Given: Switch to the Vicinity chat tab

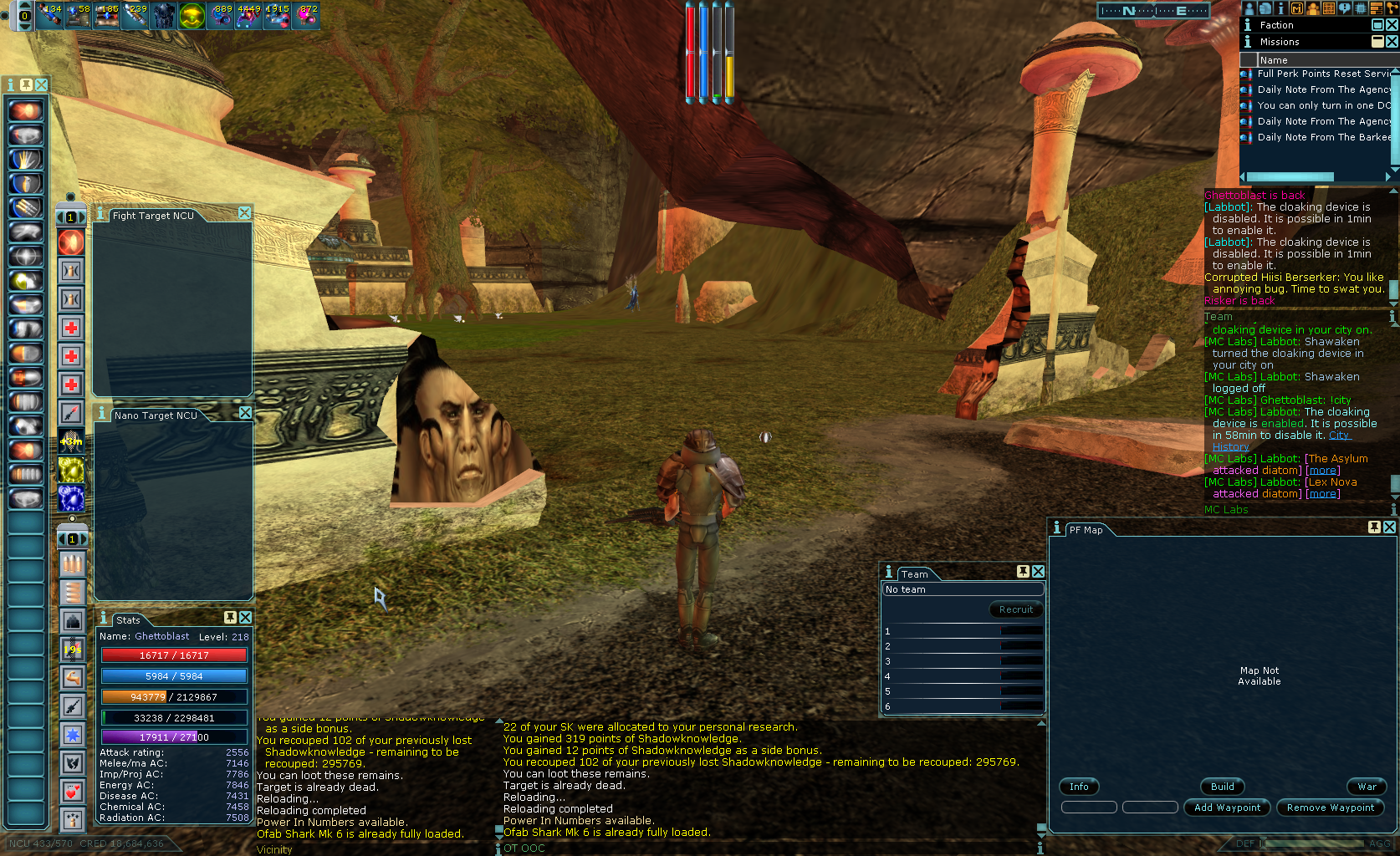Looking at the screenshot, I should 274,849.
